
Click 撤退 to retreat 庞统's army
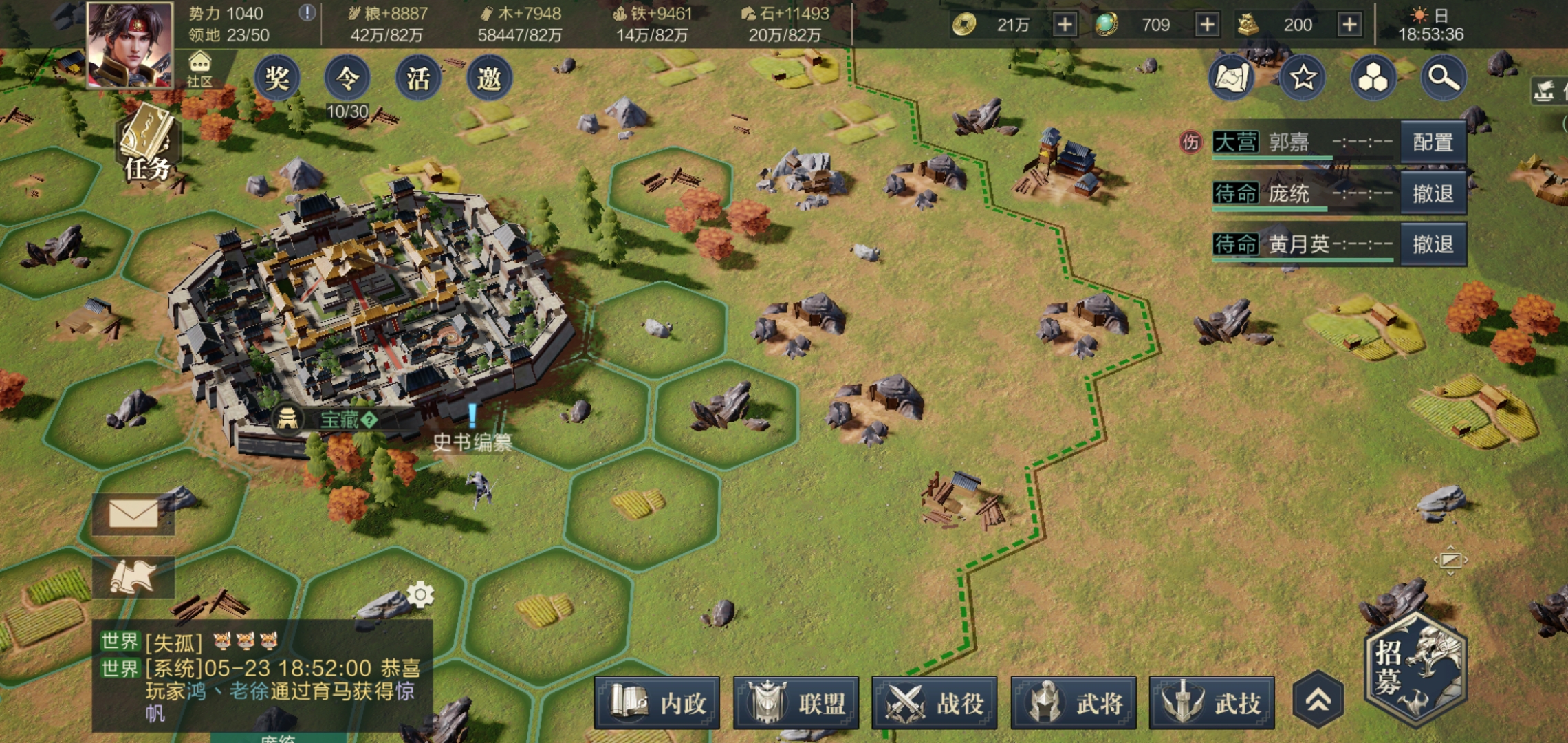click(1433, 193)
